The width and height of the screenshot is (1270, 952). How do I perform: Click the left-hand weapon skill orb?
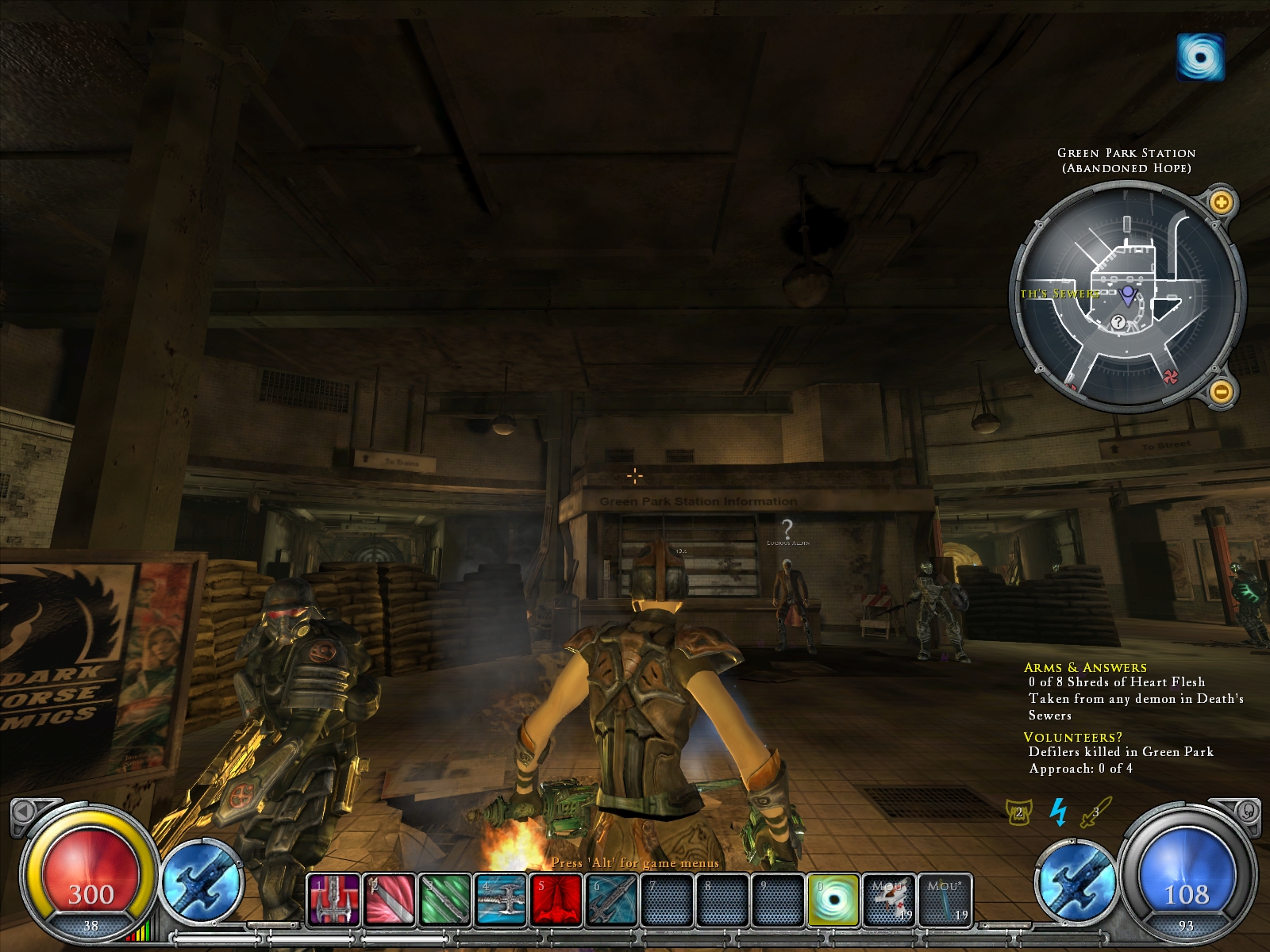(x=202, y=882)
